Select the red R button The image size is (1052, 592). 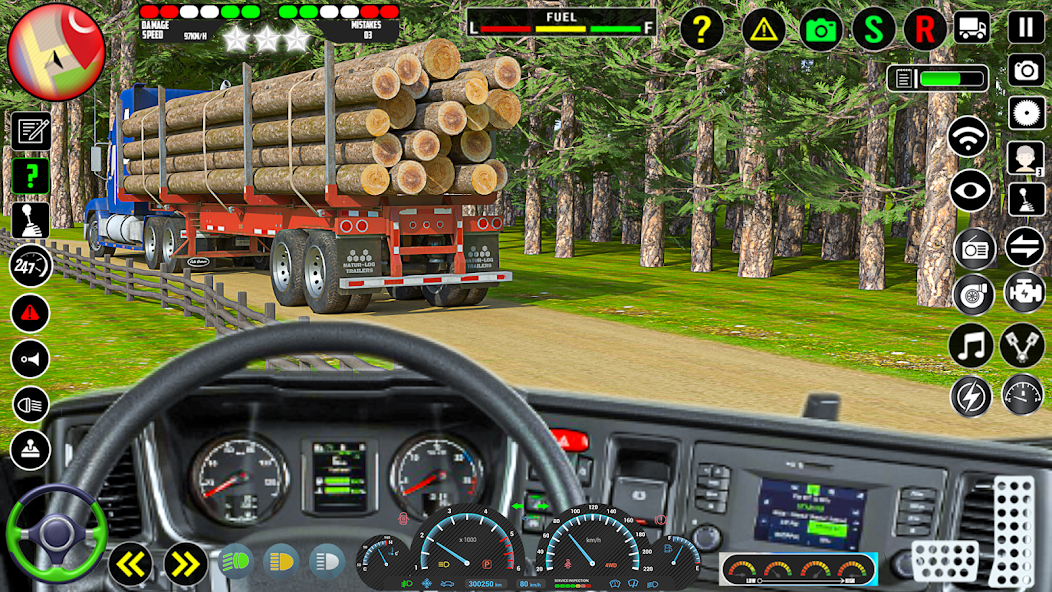point(925,29)
